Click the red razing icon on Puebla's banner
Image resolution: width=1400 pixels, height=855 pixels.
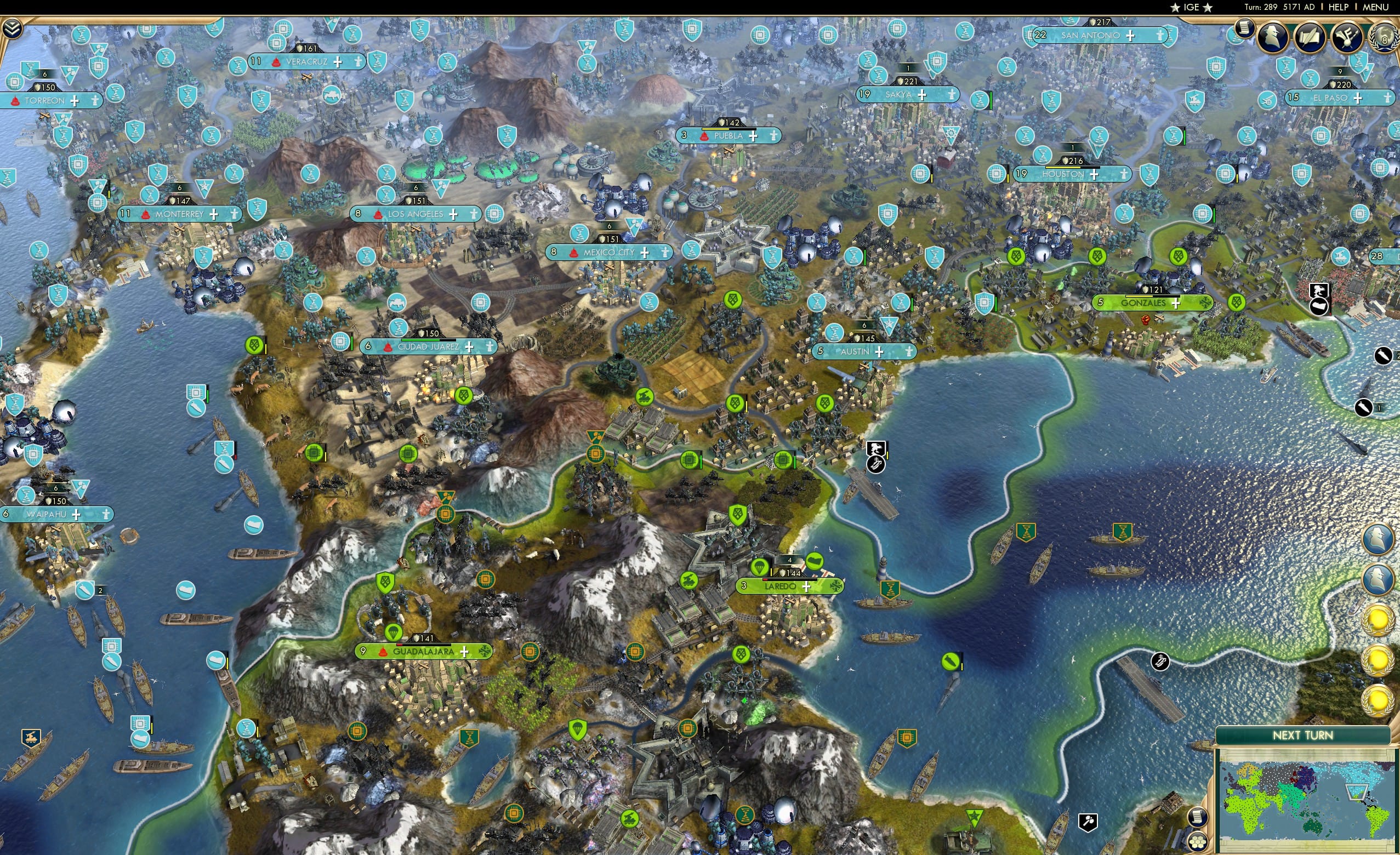pos(704,136)
